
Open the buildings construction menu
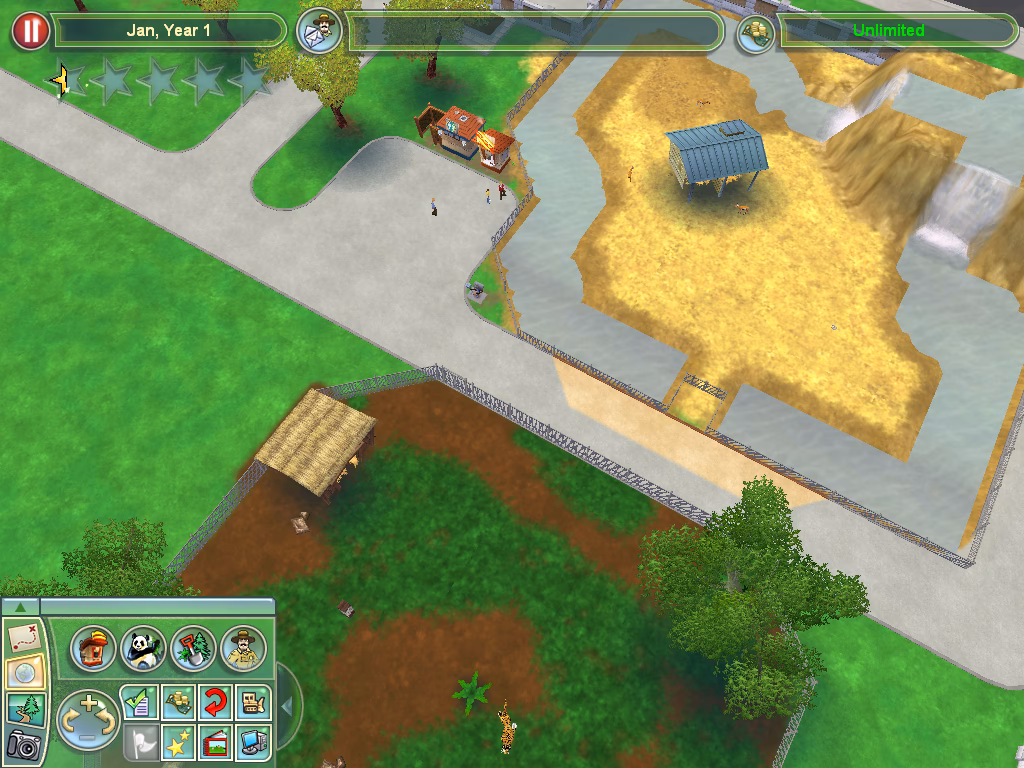94,649
